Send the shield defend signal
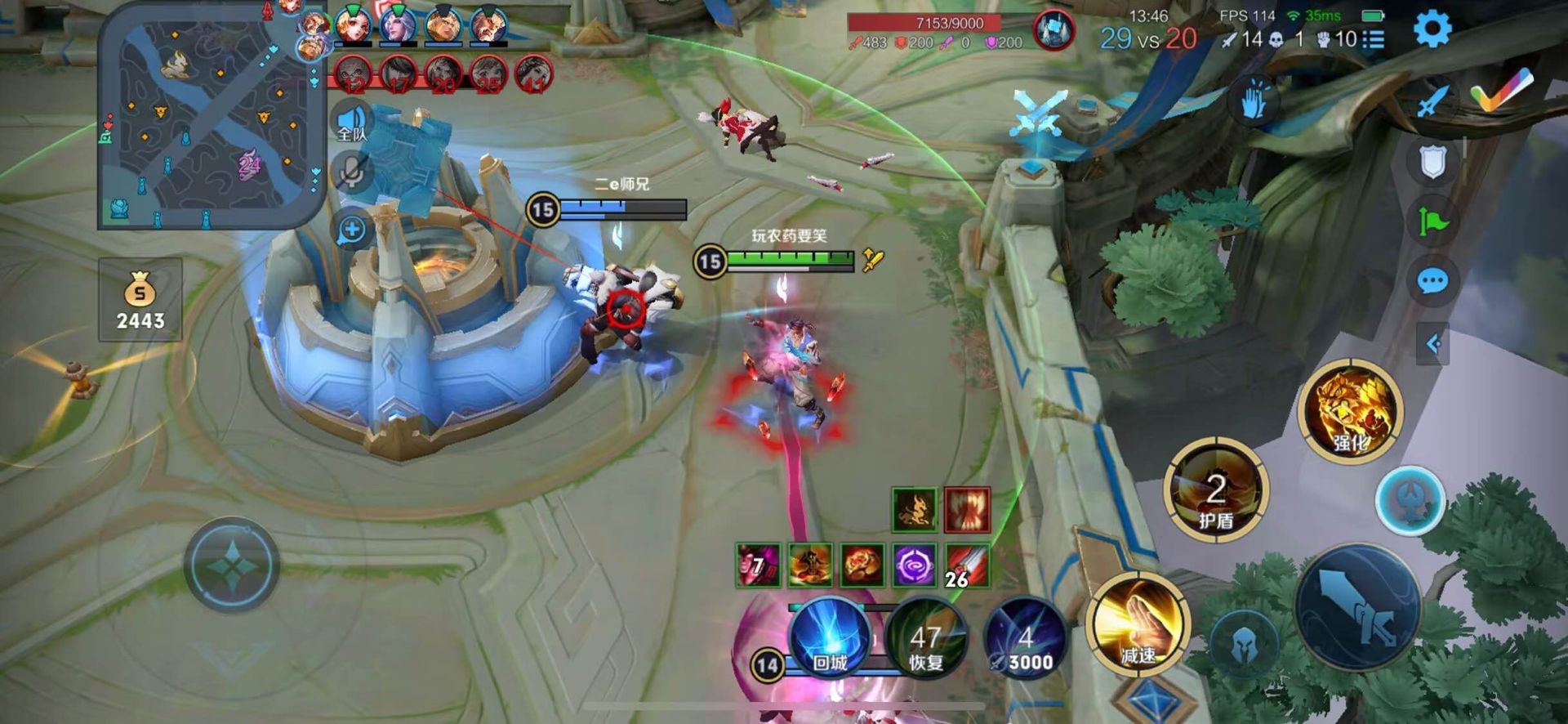The width and height of the screenshot is (1568, 724). (x=1432, y=161)
